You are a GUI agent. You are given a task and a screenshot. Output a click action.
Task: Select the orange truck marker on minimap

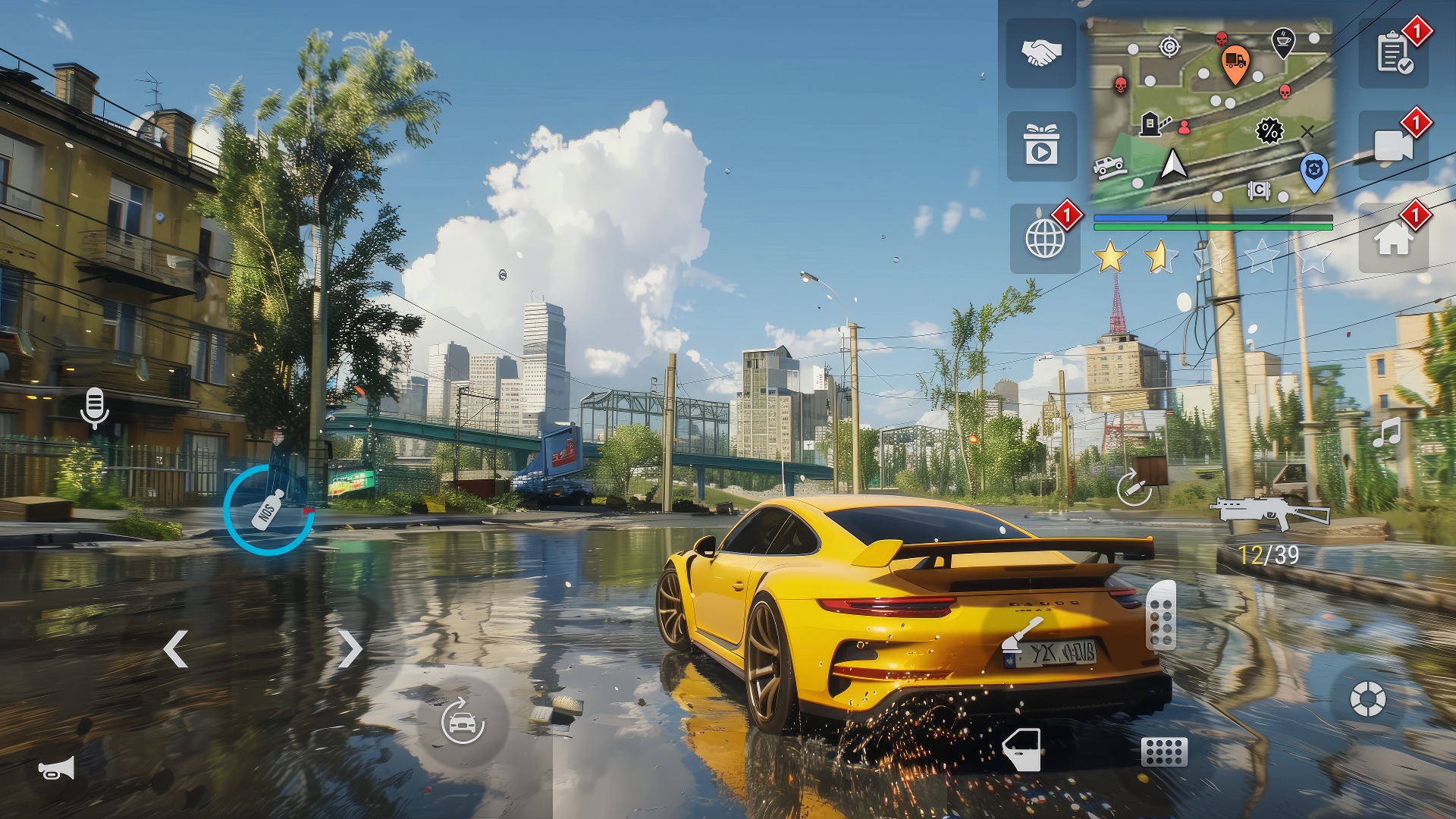coord(1235,62)
